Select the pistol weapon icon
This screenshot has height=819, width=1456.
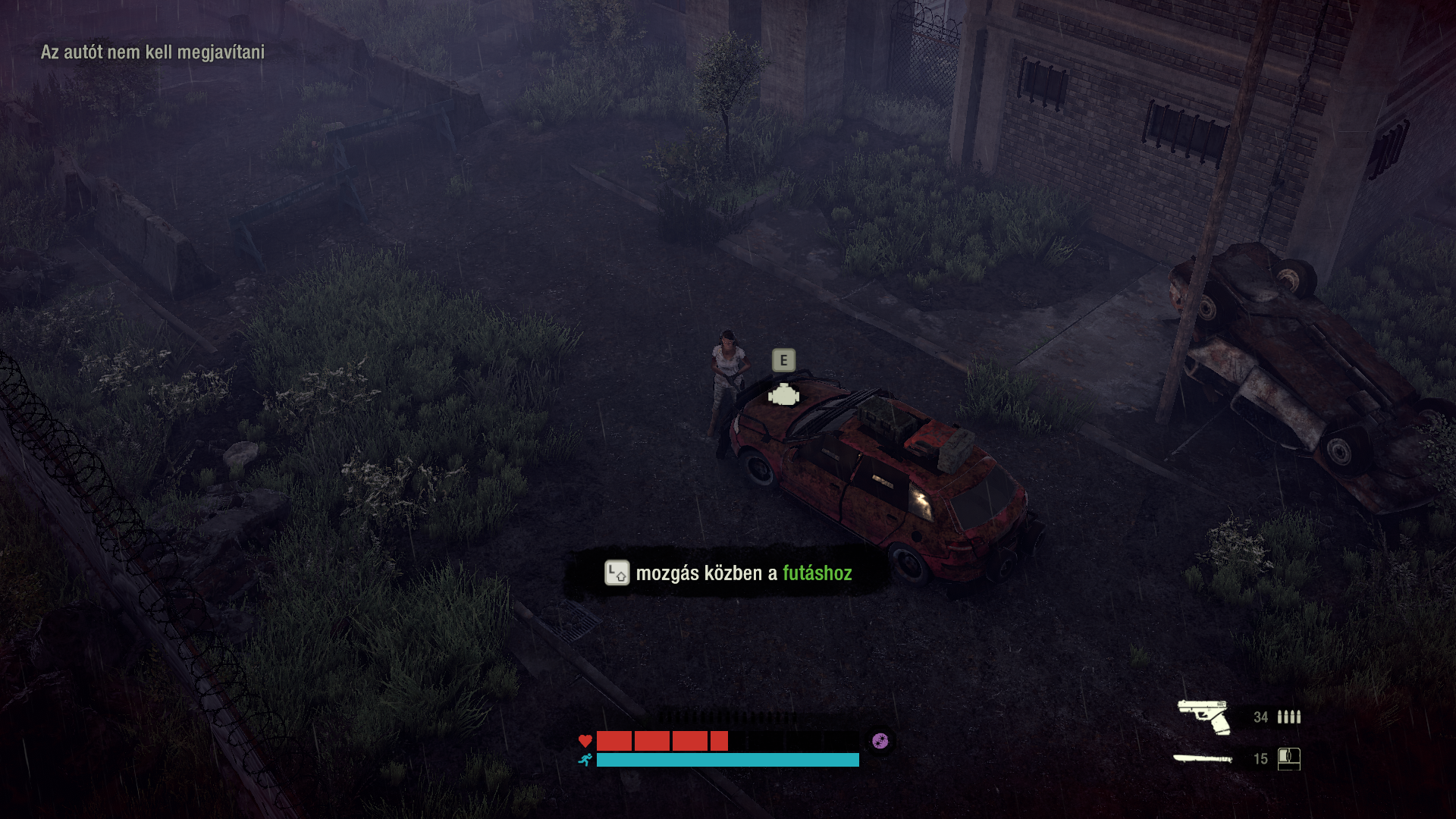pyautogui.click(x=1204, y=717)
